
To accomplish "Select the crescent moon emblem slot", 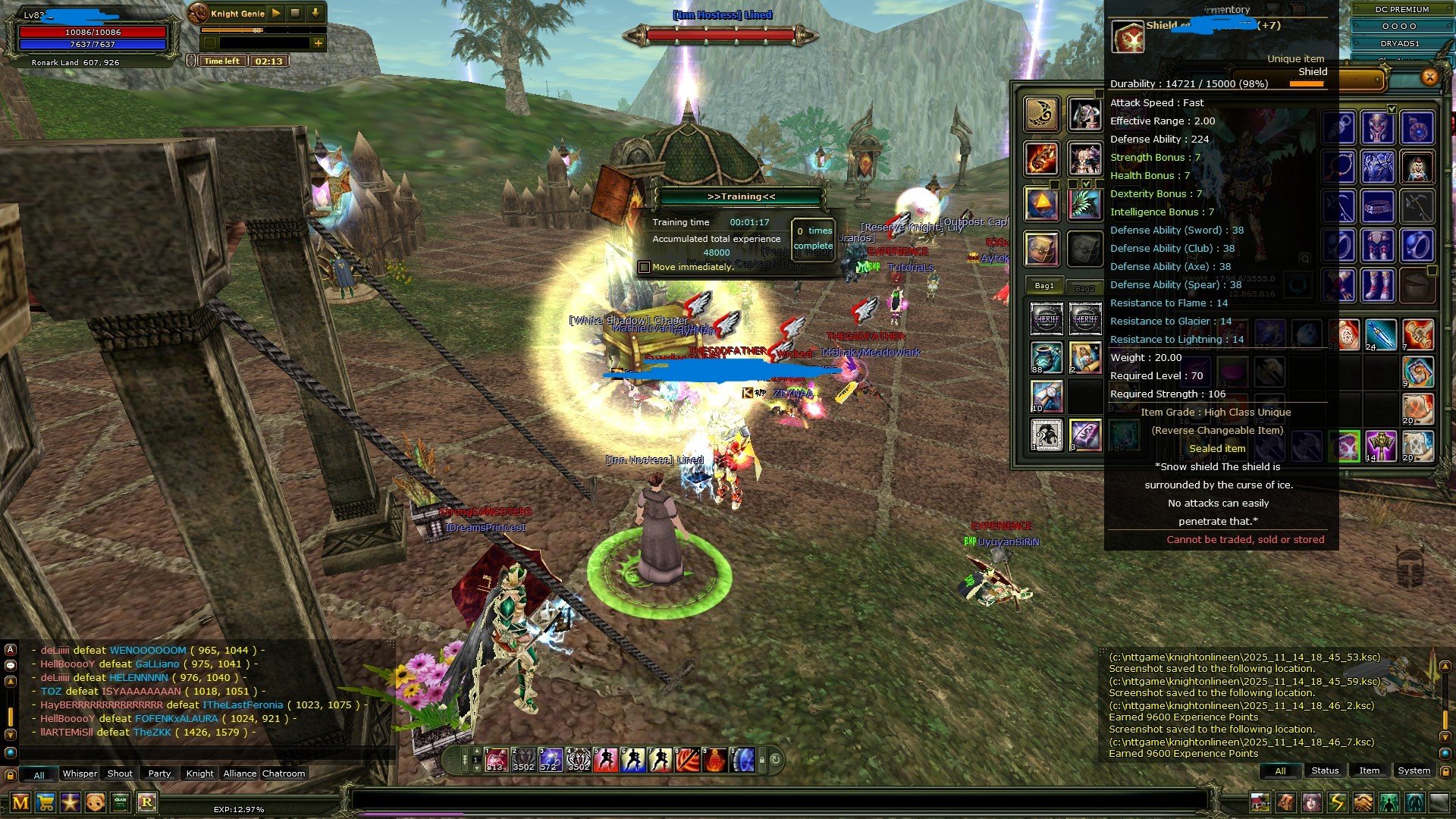I will [1042, 114].
